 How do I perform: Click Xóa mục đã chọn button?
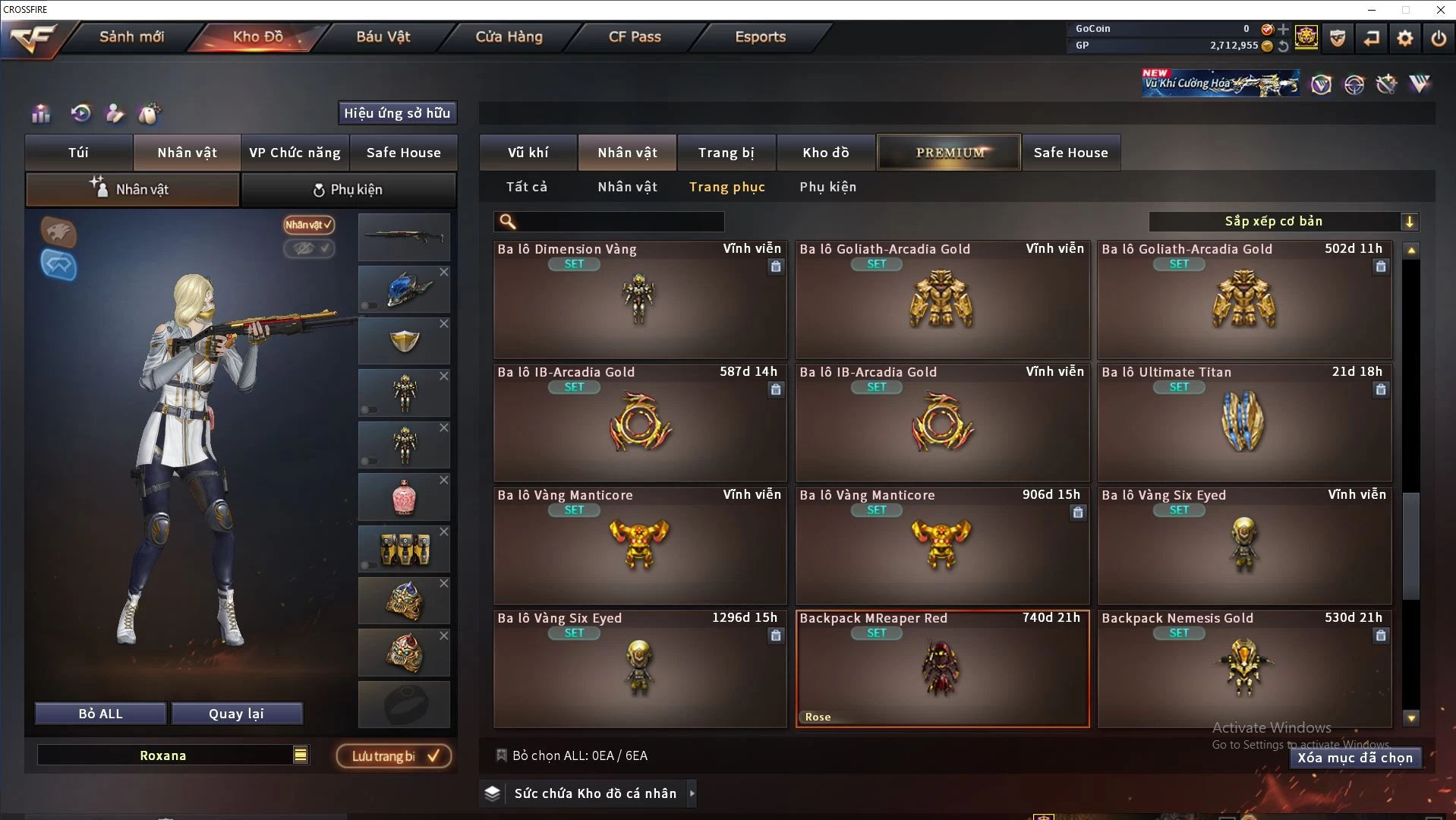tap(1354, 758)
